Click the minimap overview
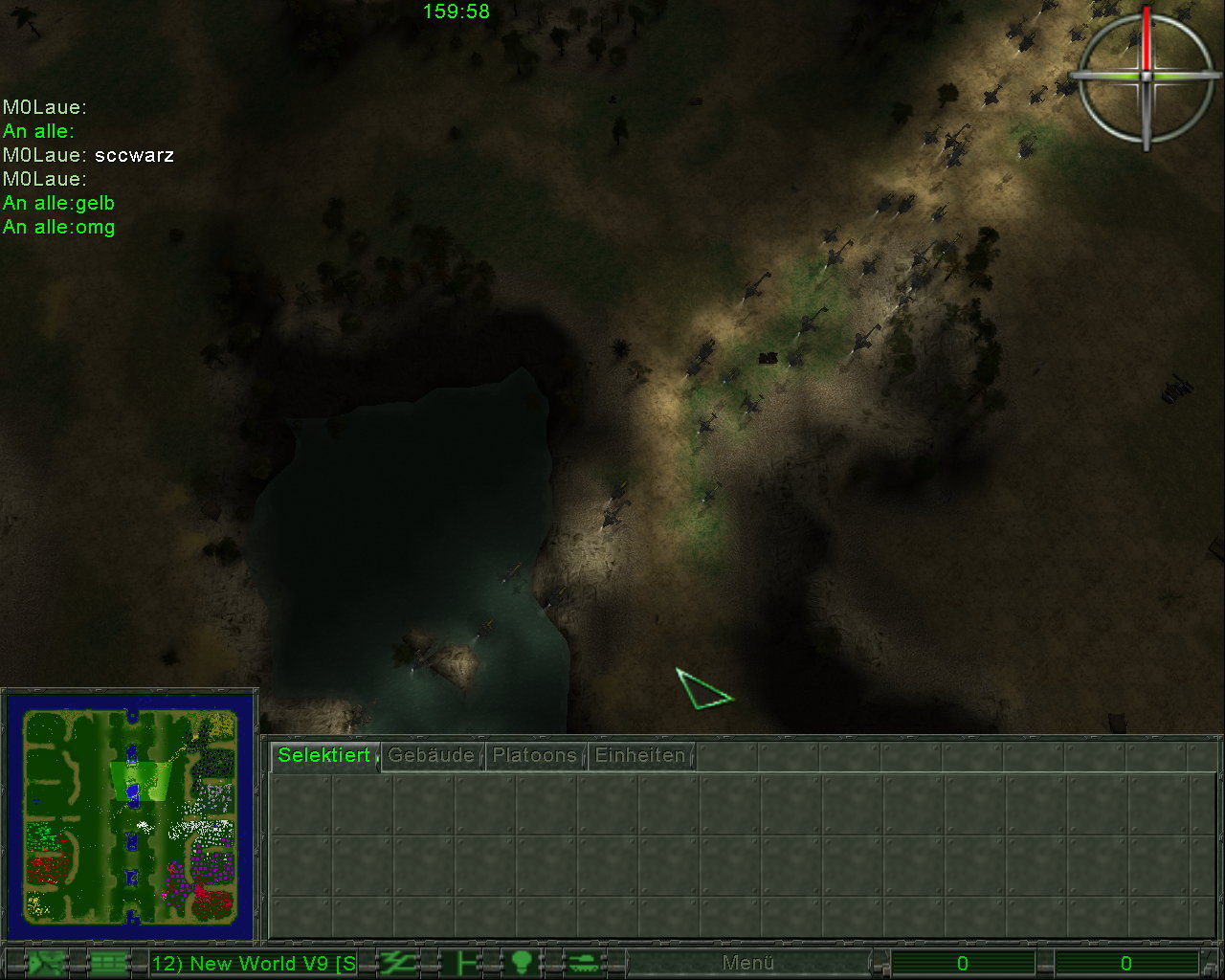 pyautogui.click(x=130, y=816)
